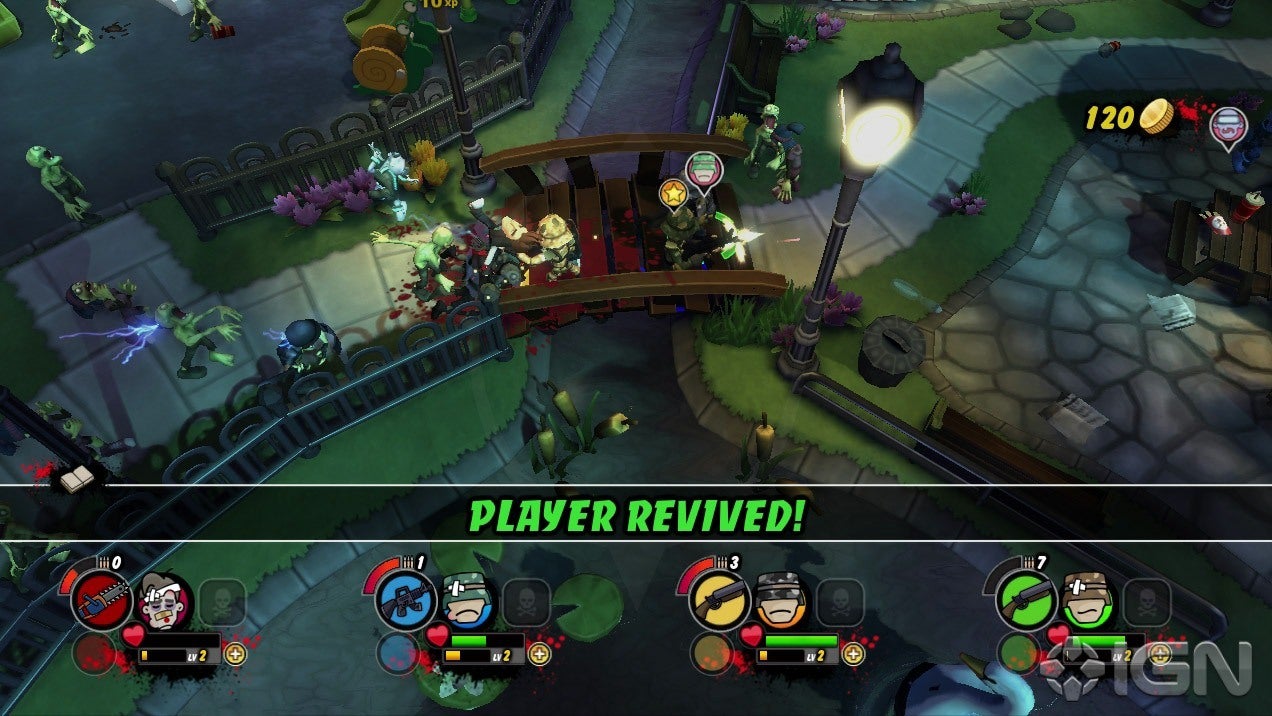The width and height of the screenshot is (1272, 716).
Task: Select the skull slot beside the gray camo portrait
Action: (840, 602)
